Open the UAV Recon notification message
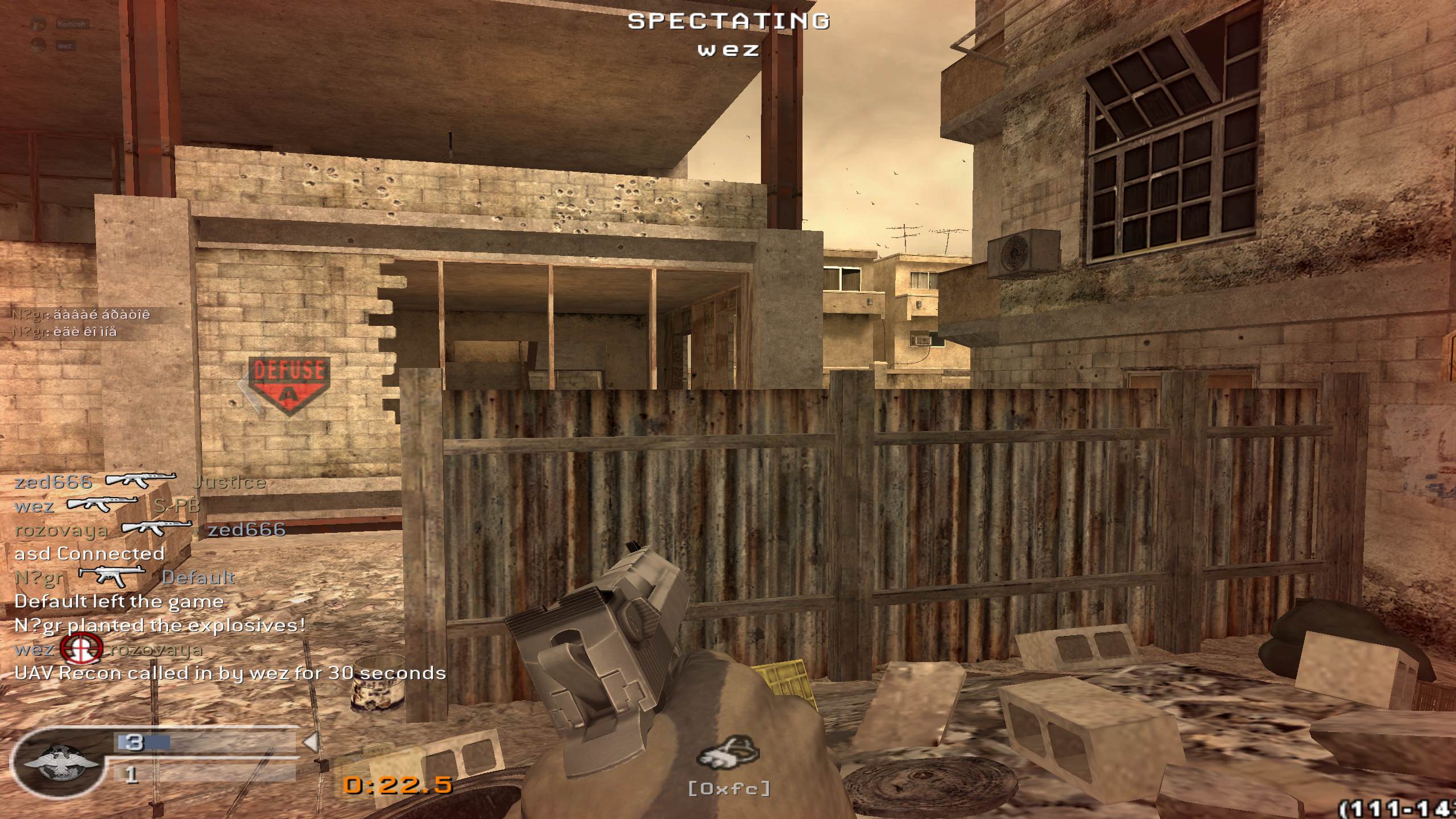1456x819 pixels. click(227, 674)
